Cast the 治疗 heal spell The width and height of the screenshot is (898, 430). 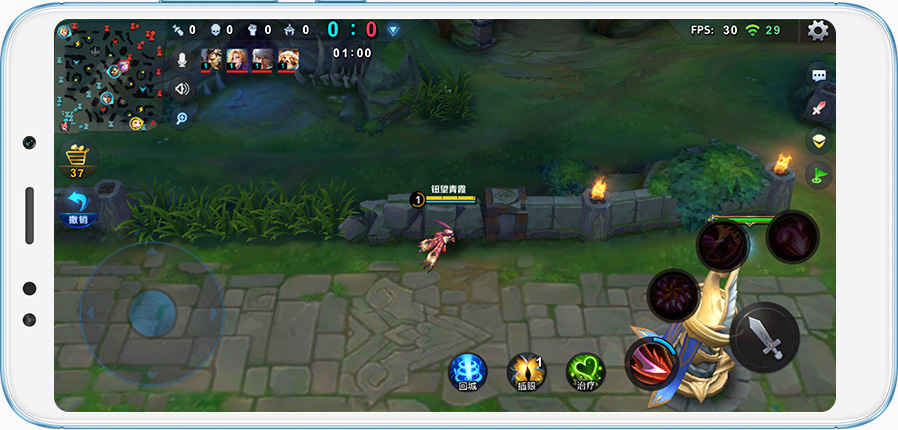coord(585,371)
